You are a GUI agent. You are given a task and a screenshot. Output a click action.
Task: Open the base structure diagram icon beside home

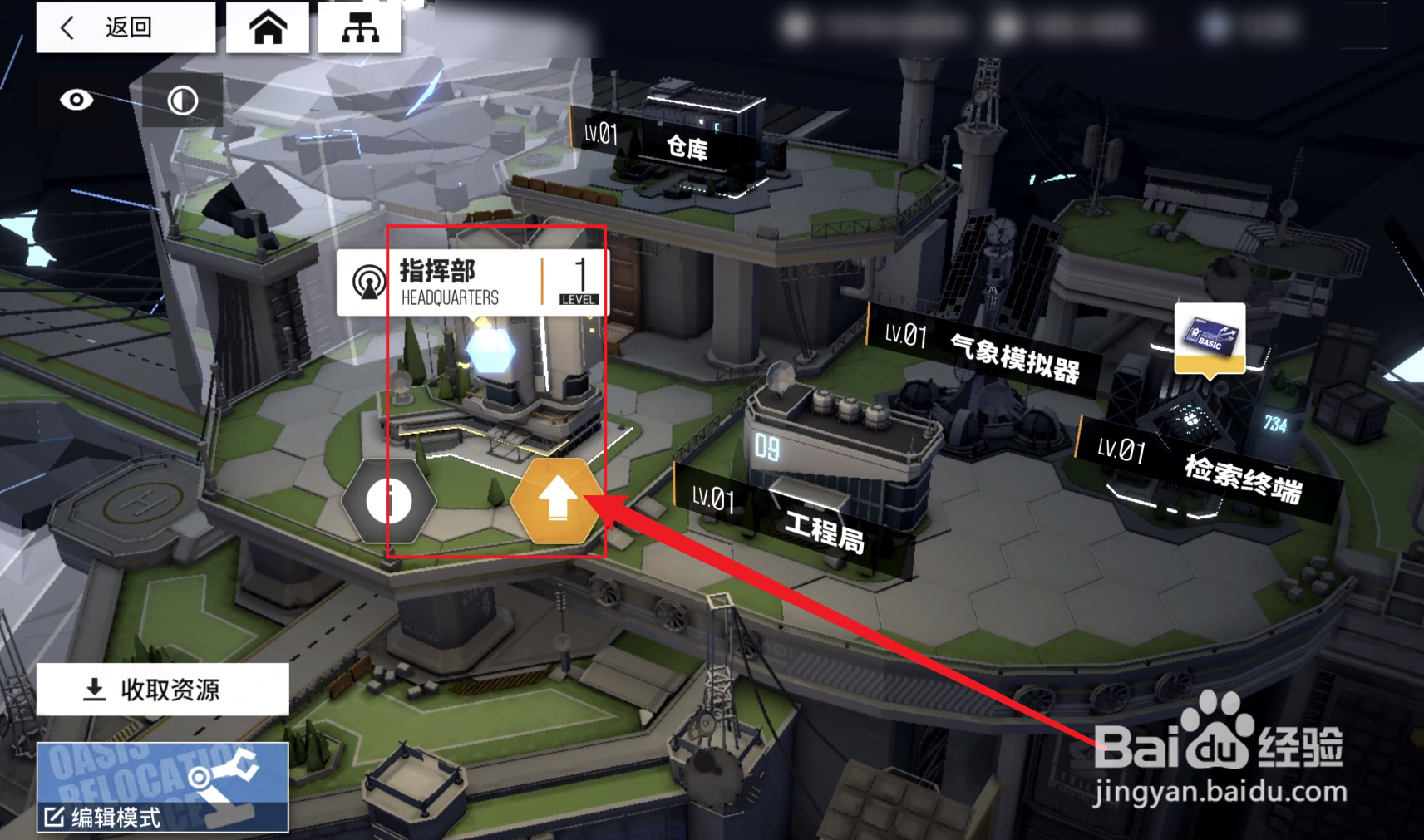pyautogui.click(x=361, y=27)
